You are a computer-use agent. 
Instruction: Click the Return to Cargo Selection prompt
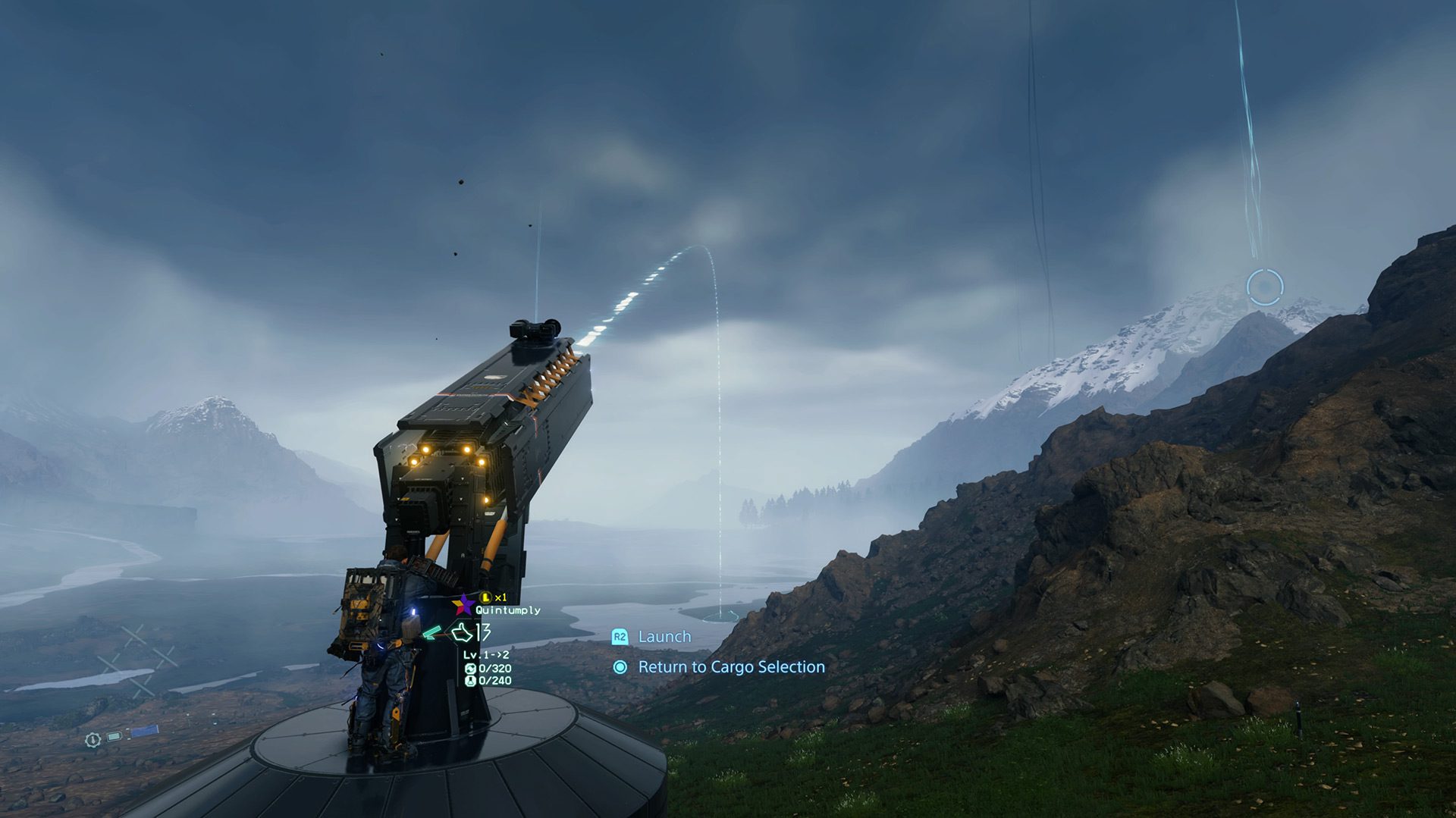[x=732, y=668]
